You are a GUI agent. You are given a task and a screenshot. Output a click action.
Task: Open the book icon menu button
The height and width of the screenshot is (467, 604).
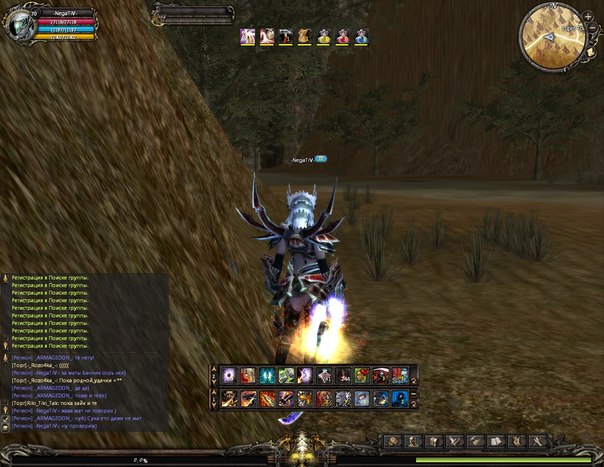493,440
